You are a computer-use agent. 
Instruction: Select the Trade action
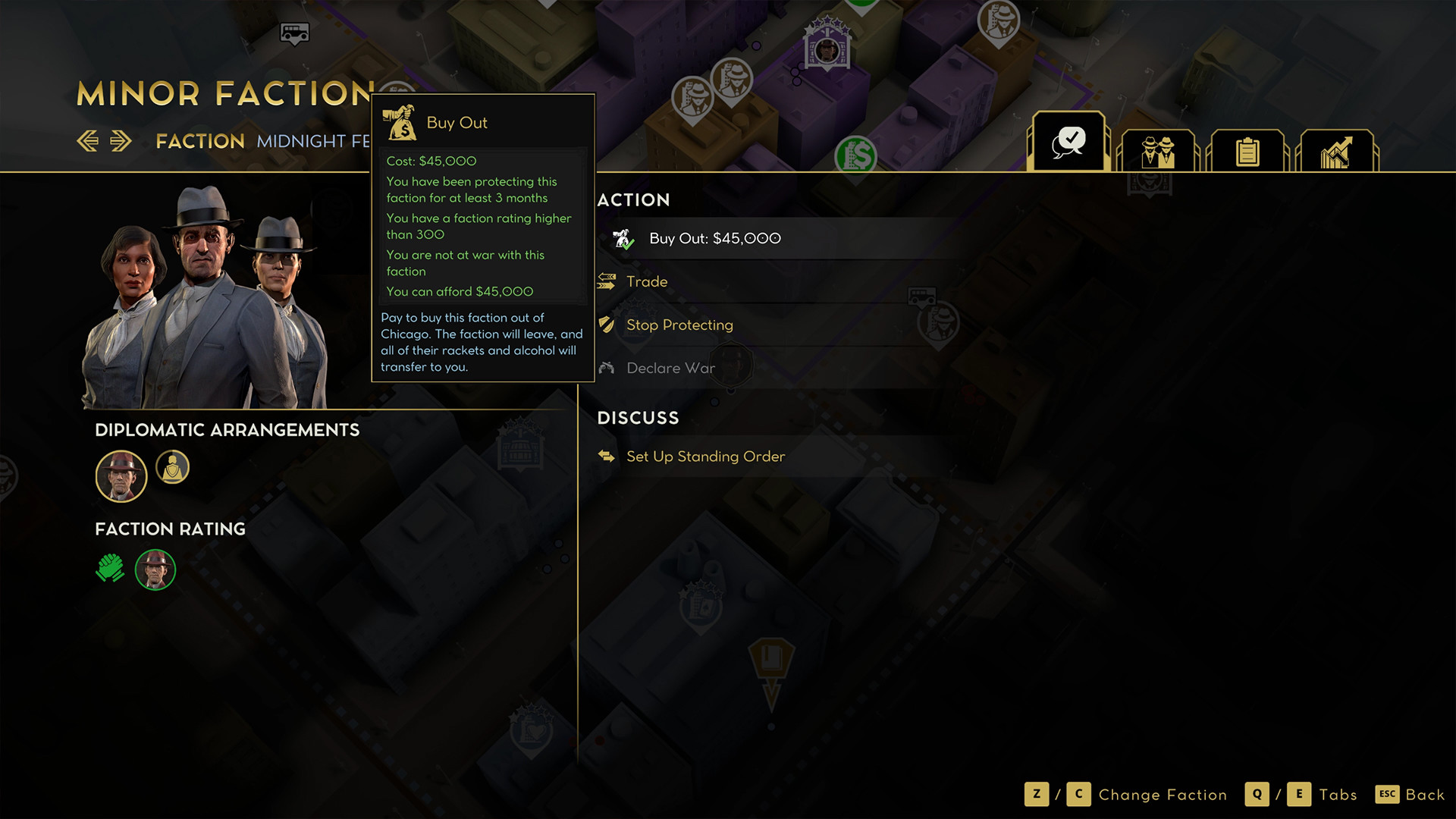(x=646, y=281)
